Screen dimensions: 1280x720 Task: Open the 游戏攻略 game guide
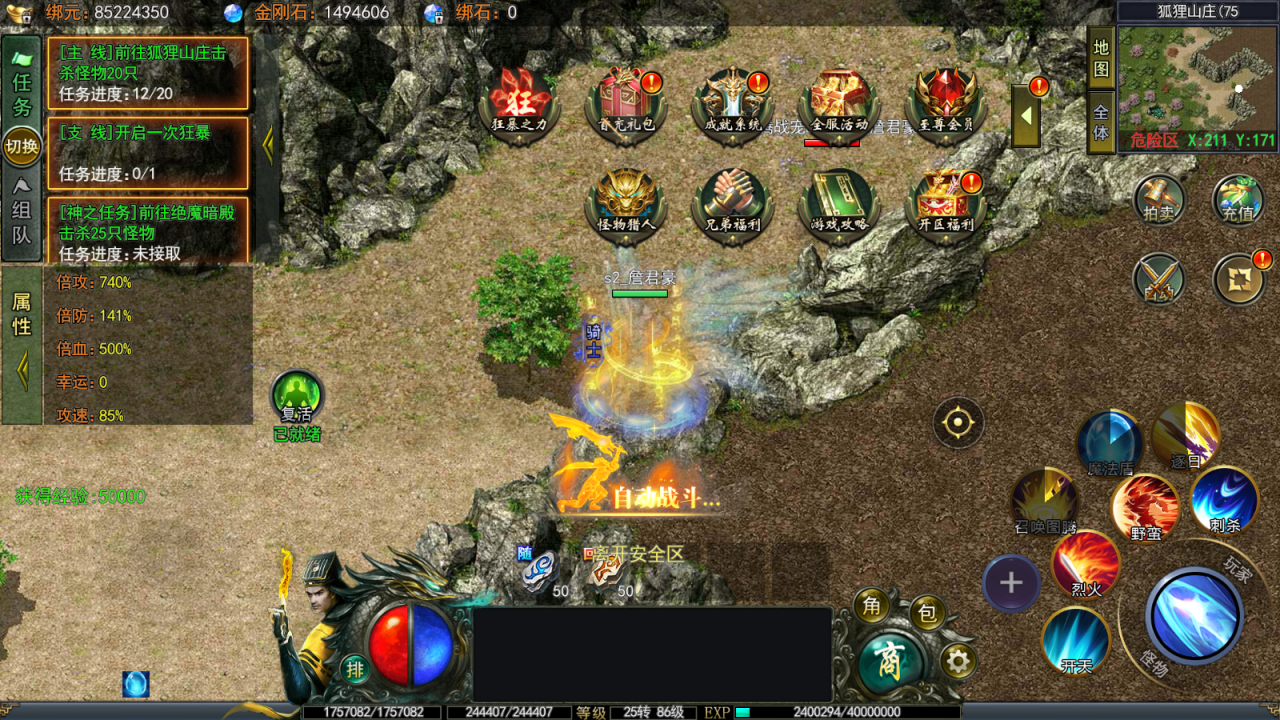point(838,202)
